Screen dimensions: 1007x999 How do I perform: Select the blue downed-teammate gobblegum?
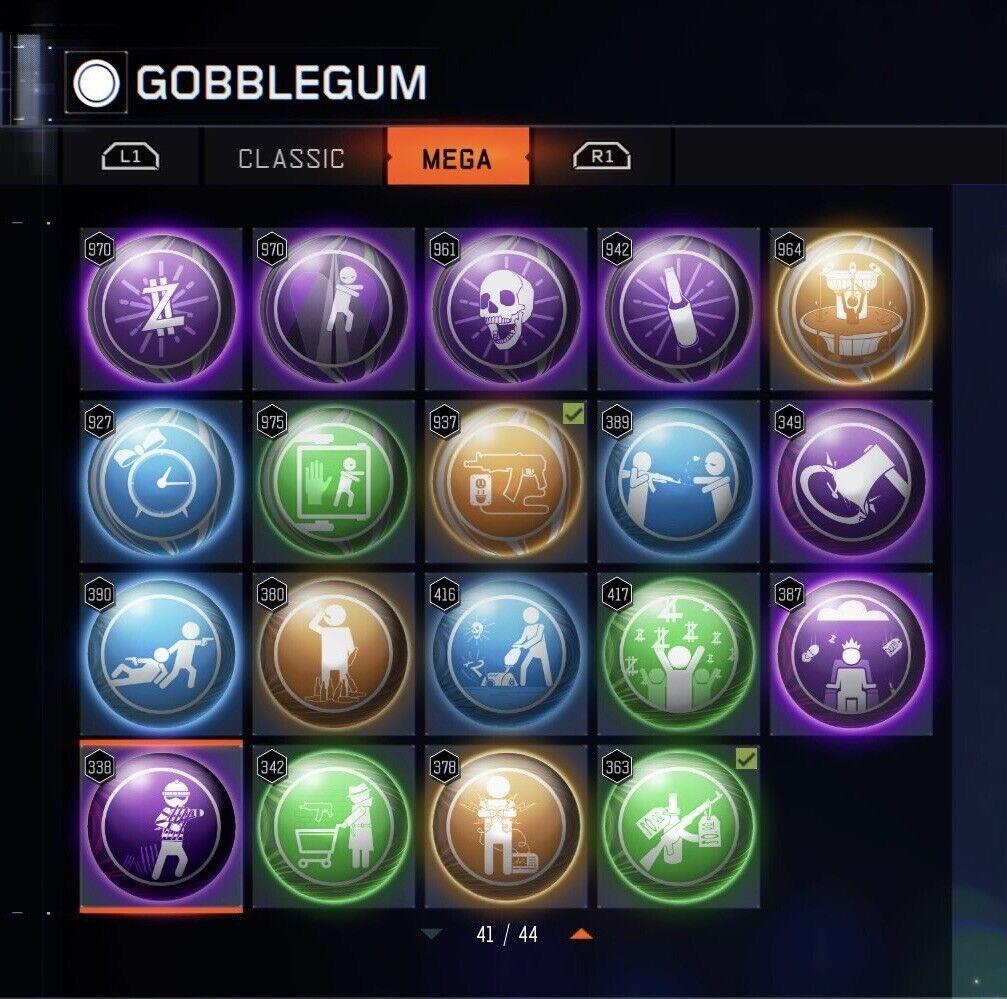pyautogui.click(x=161, y=653)
